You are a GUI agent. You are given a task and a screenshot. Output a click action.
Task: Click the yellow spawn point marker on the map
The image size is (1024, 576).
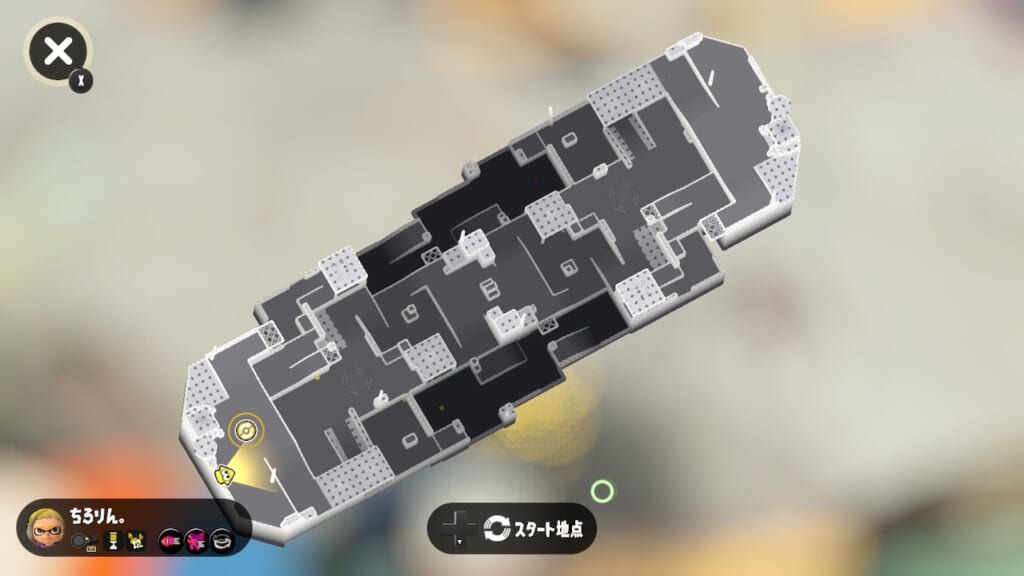pyautogui.click(x=243, y=432)
